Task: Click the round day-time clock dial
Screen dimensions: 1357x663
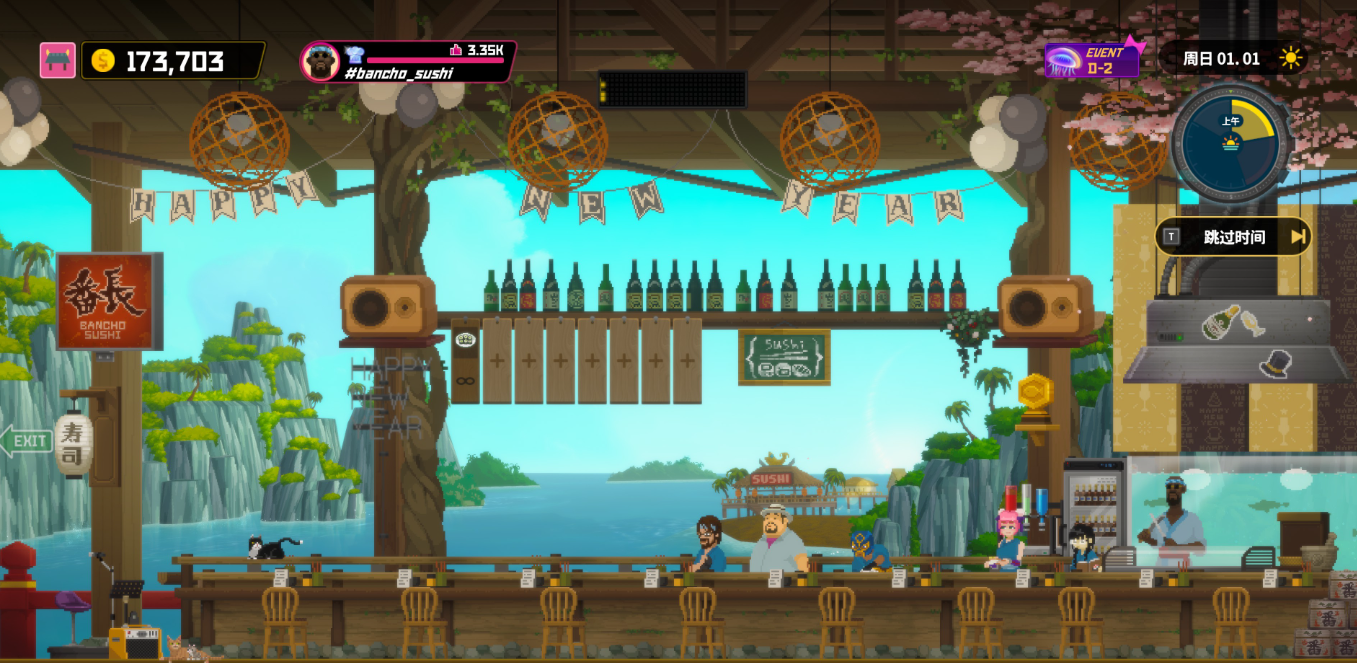Action: pos(1230,145)
